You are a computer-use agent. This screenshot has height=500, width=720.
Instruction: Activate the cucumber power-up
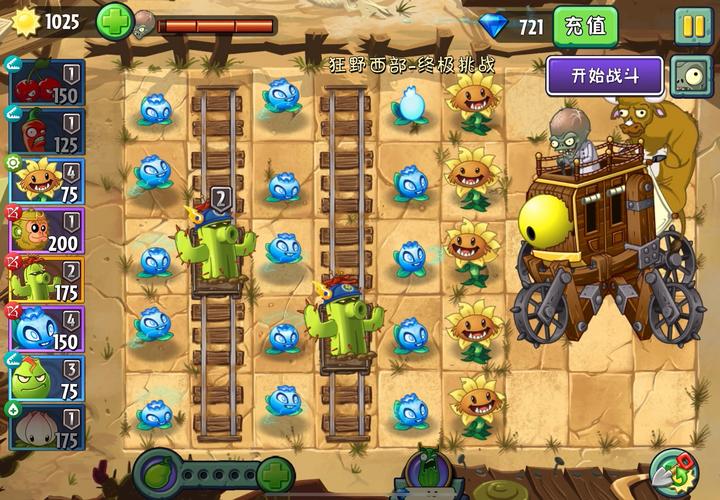(x=427, y=474)
